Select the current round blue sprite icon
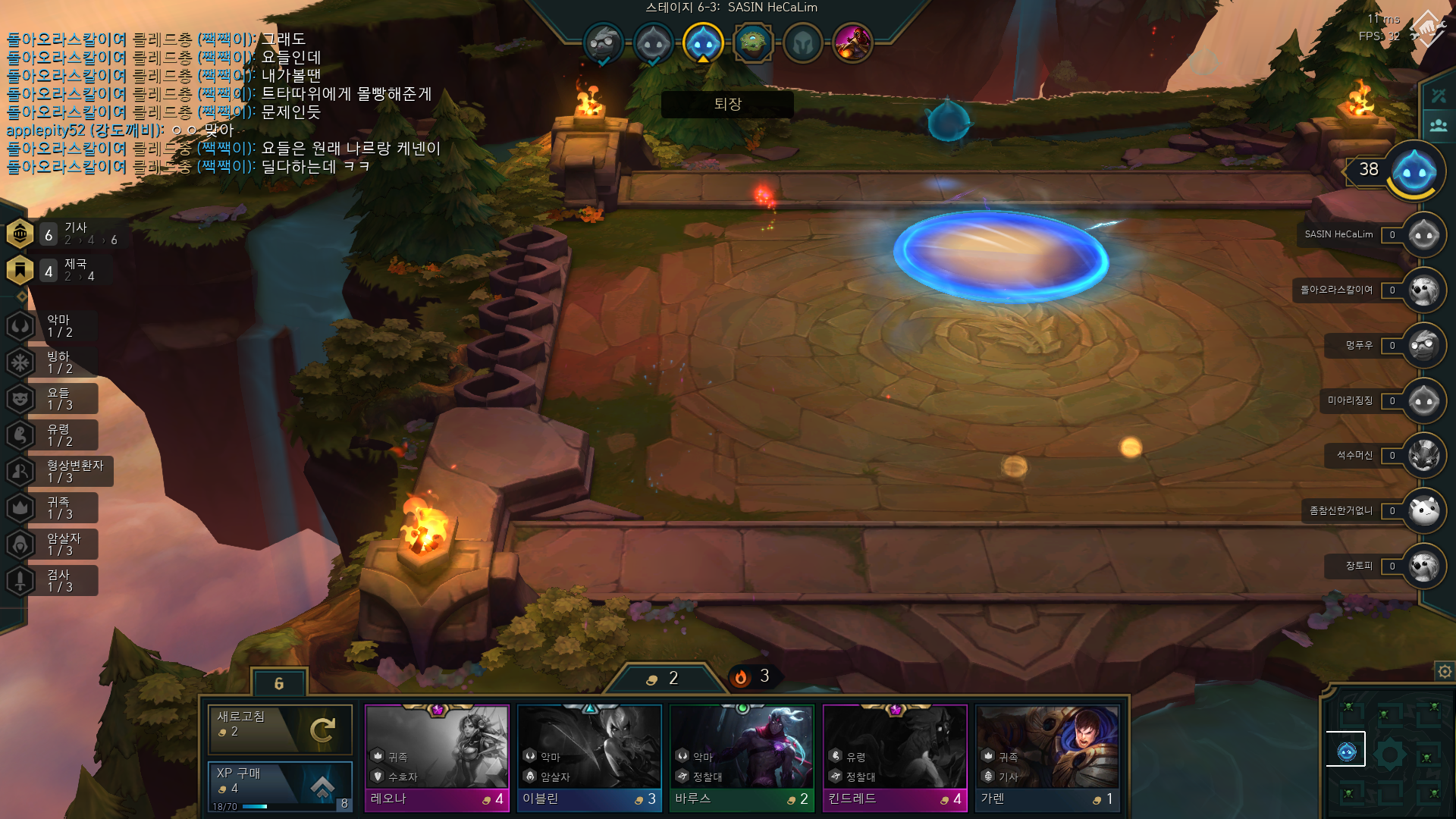Image resolution: width=1456 pixels, height=819 pixels. (703, 42)
